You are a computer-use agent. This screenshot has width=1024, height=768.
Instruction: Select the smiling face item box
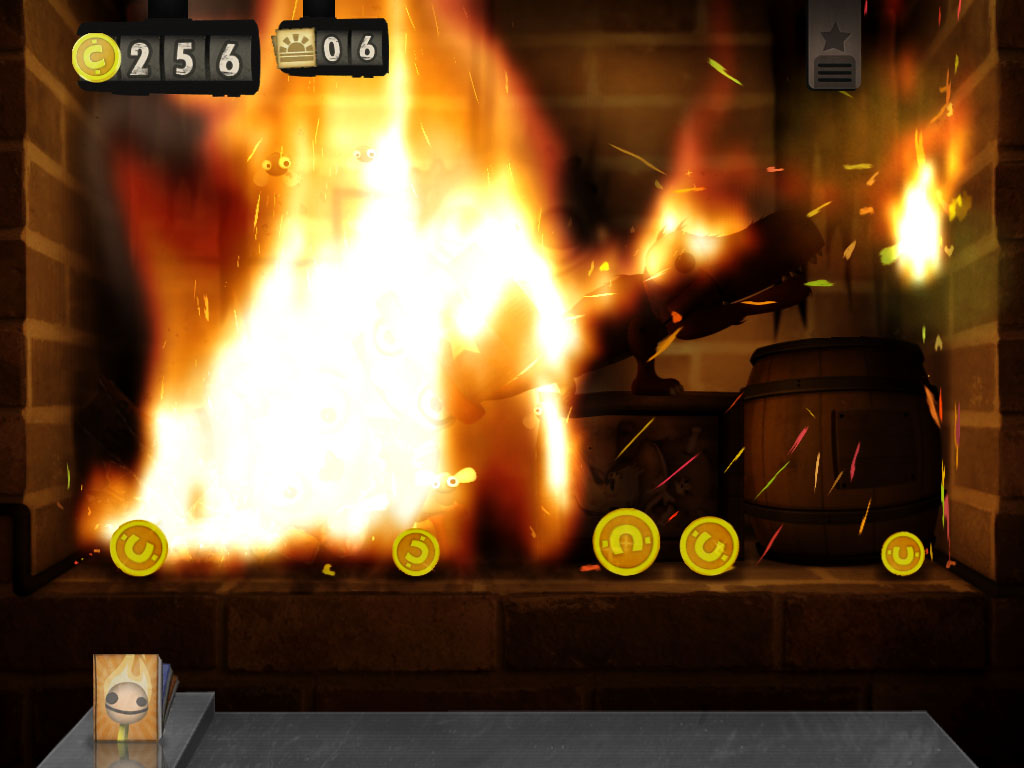coord(127,696)
